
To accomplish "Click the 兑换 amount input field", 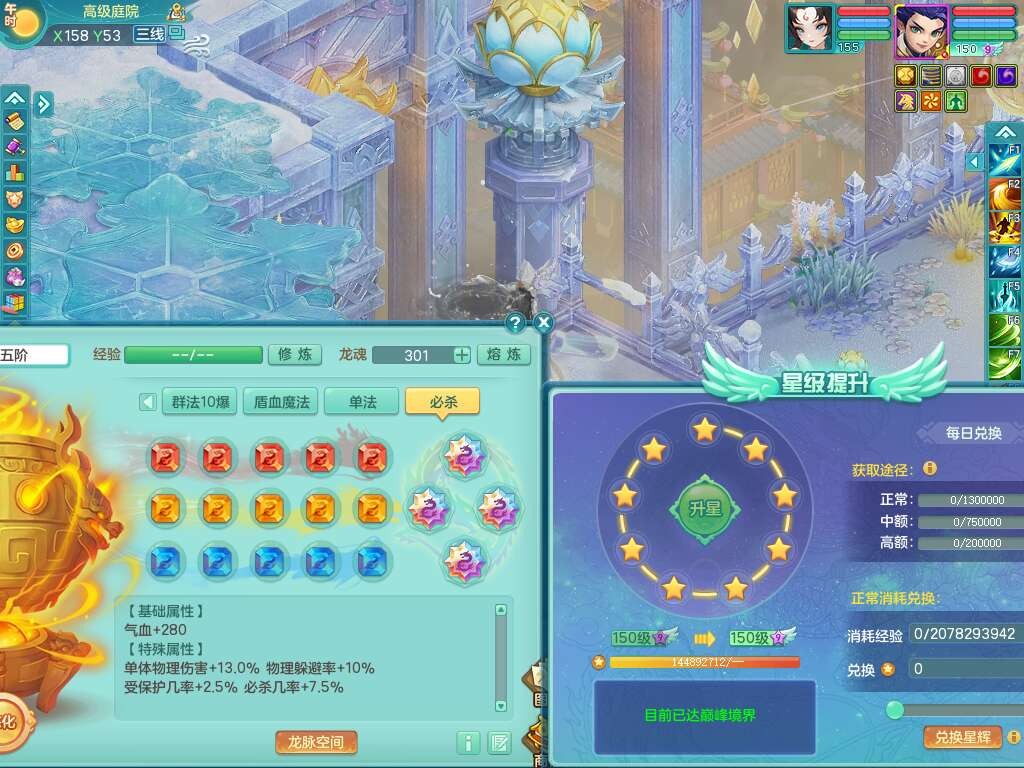I will (965, 669).
